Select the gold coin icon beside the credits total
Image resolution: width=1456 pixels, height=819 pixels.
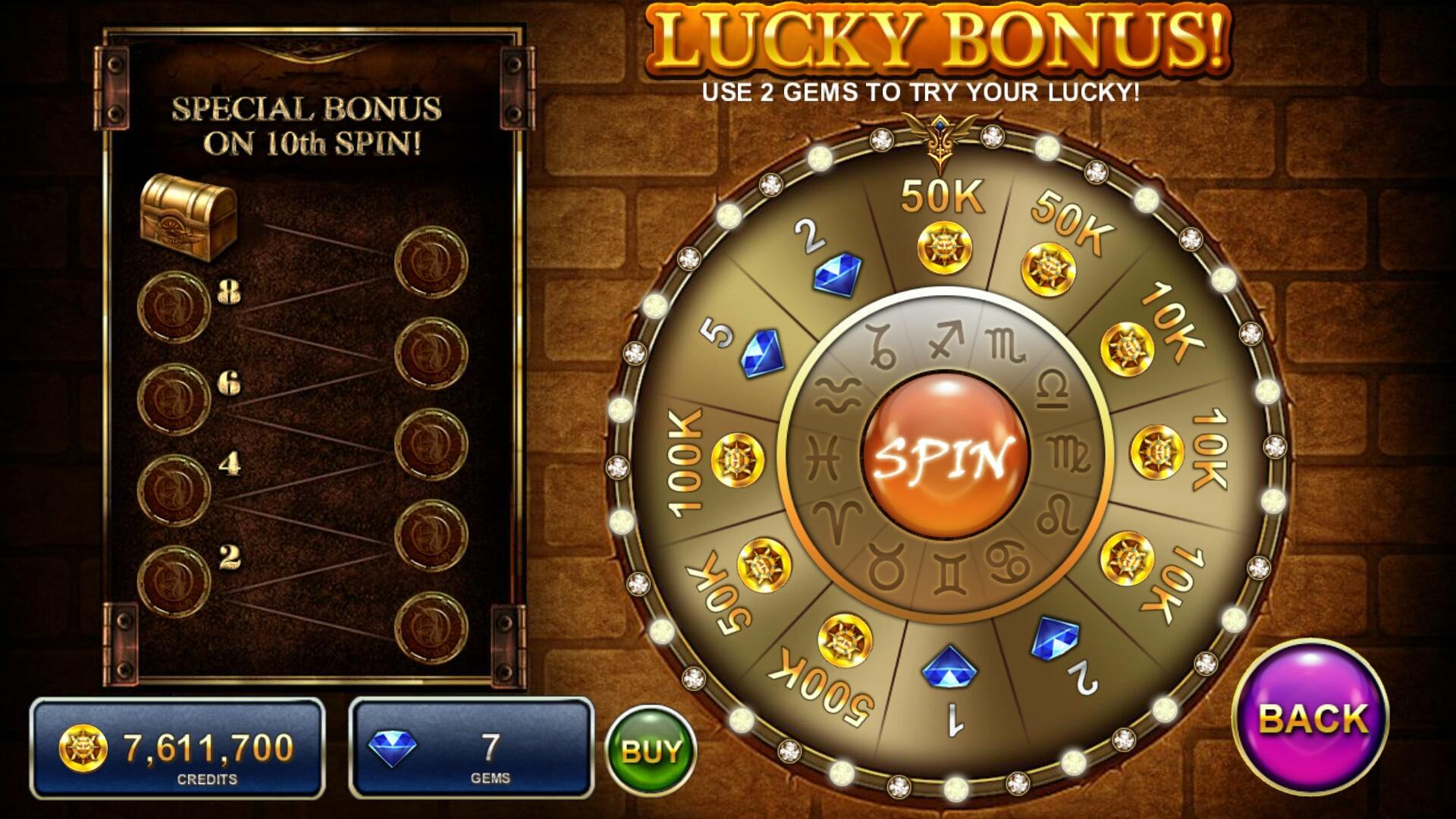tap(85, 745)
